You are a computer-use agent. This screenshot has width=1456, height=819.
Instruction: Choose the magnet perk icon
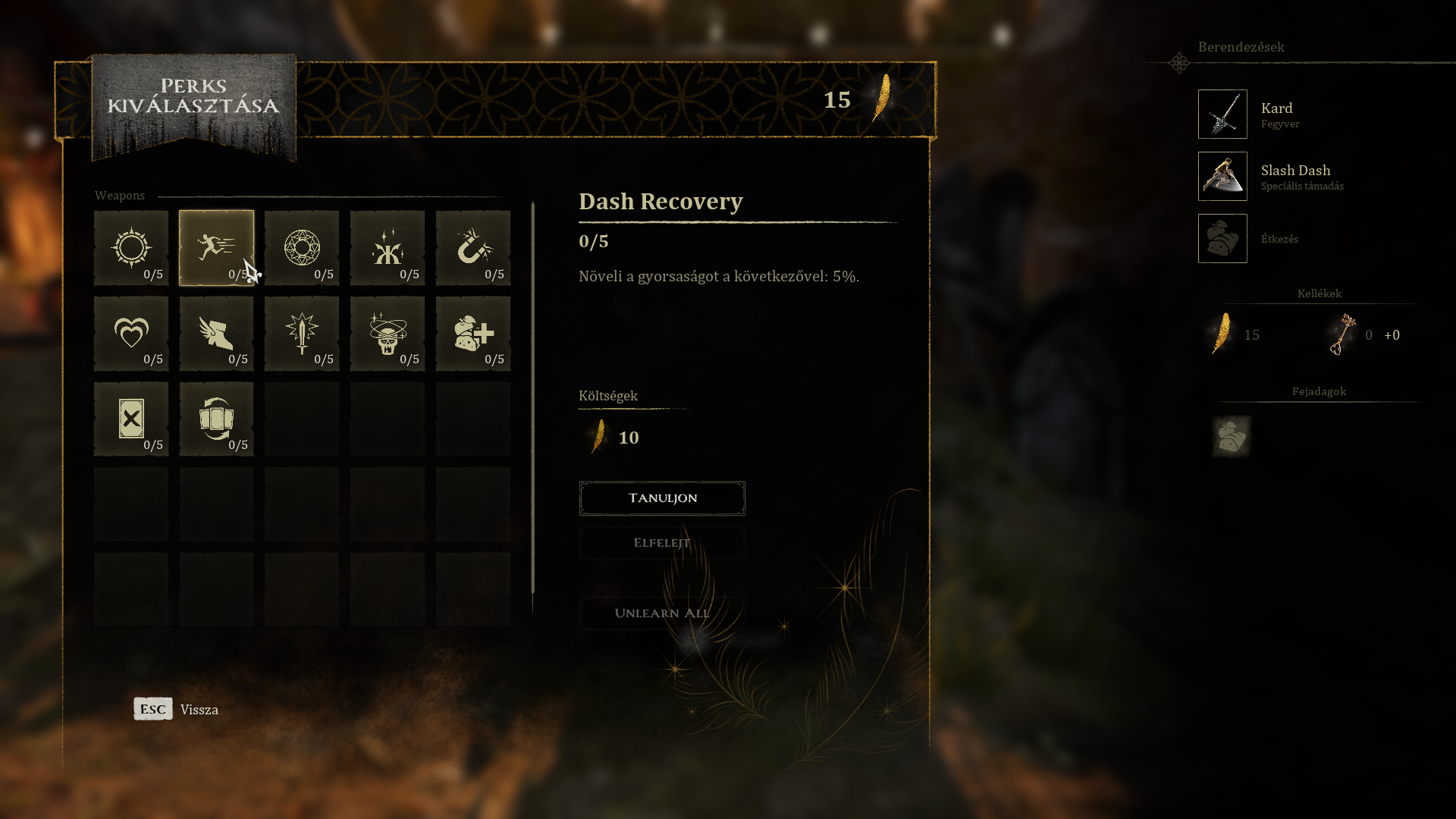(x=473, y=248)
